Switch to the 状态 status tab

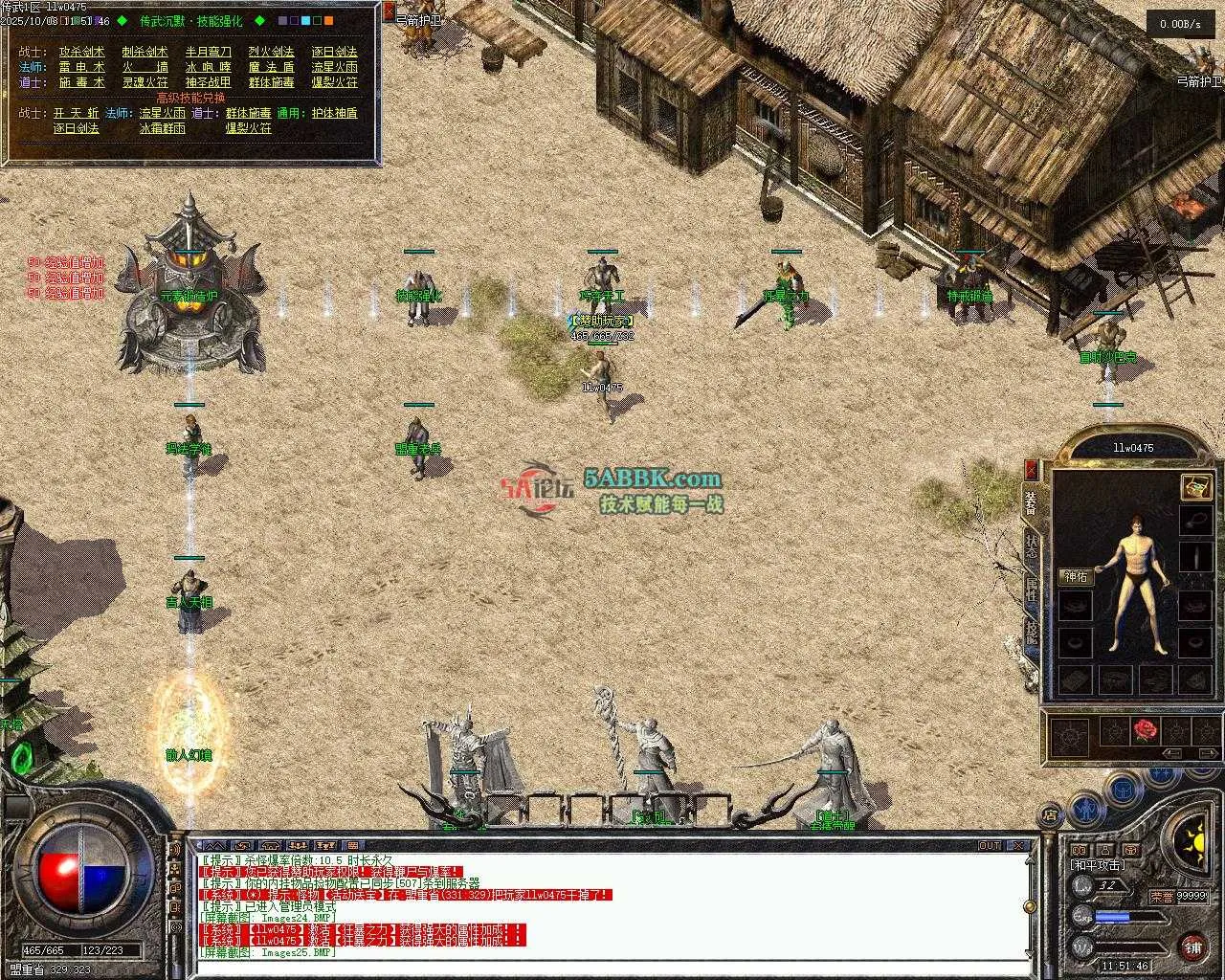(x=1031, y=545)
